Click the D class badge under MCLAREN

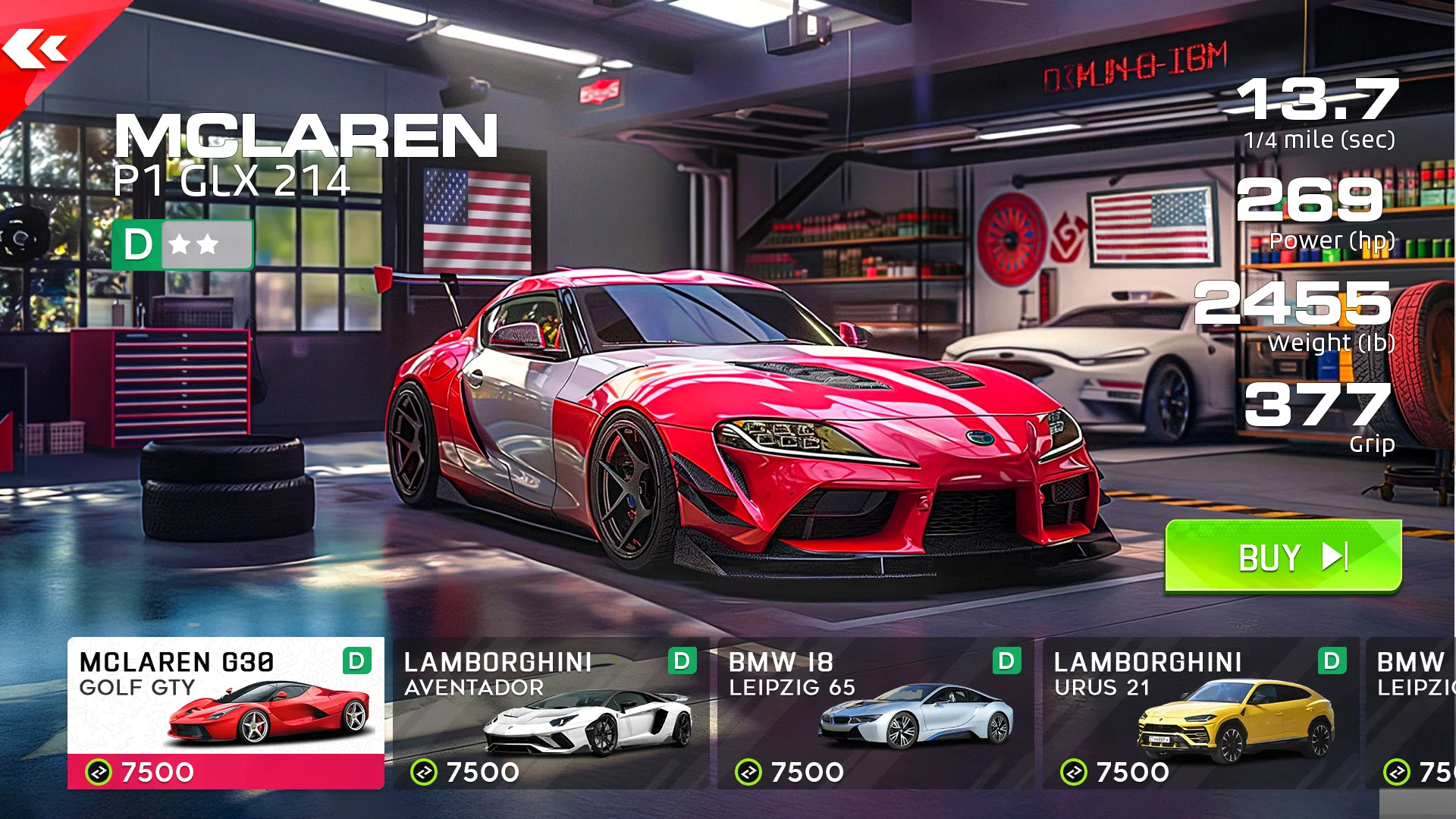(x=139, y=244)
